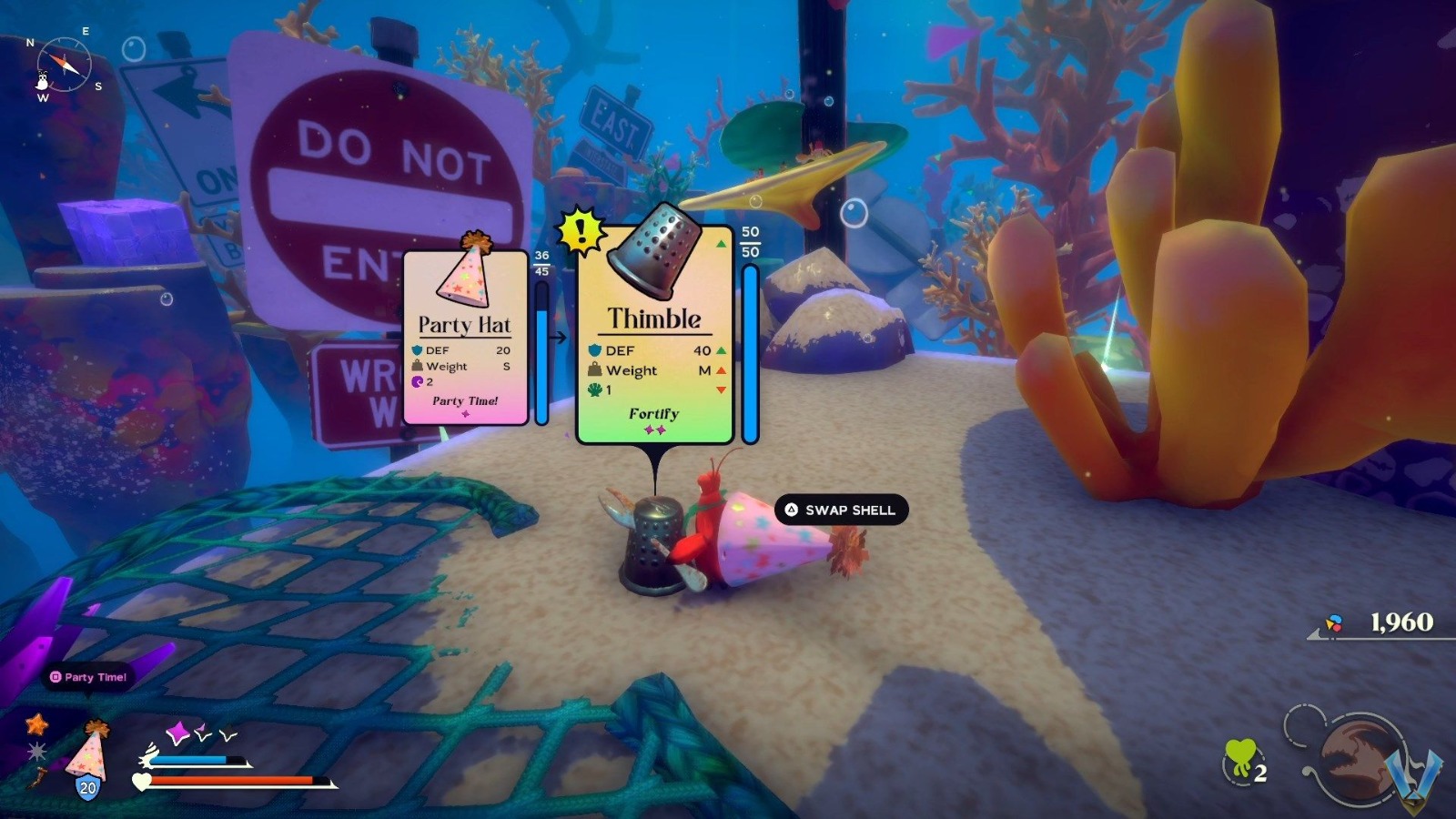Image resolution: width=1456 pixels, height=819 pixels.
Task: Click the arrow between Party Hat and Thimble cards
Action: (x=557, y=337)
